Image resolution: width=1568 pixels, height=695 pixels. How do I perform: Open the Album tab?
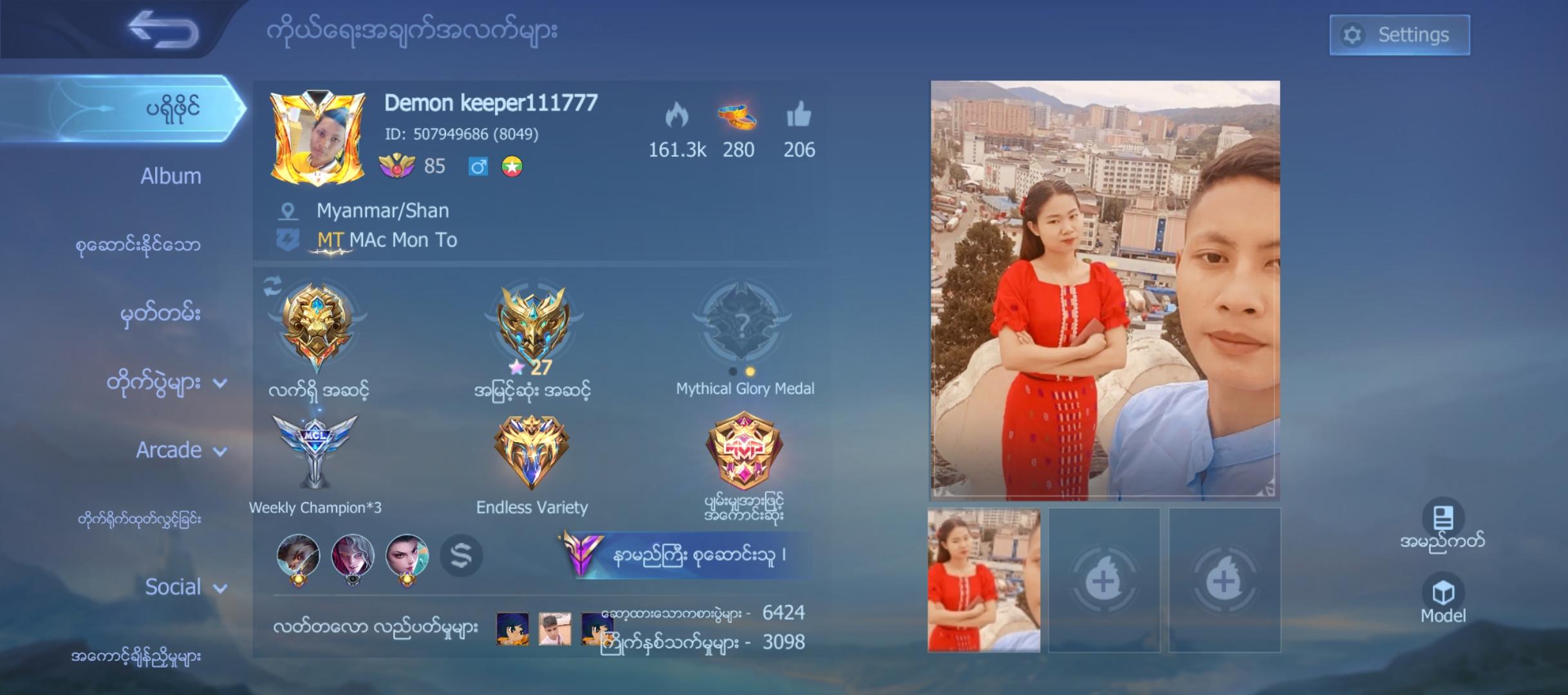(169, 176)
